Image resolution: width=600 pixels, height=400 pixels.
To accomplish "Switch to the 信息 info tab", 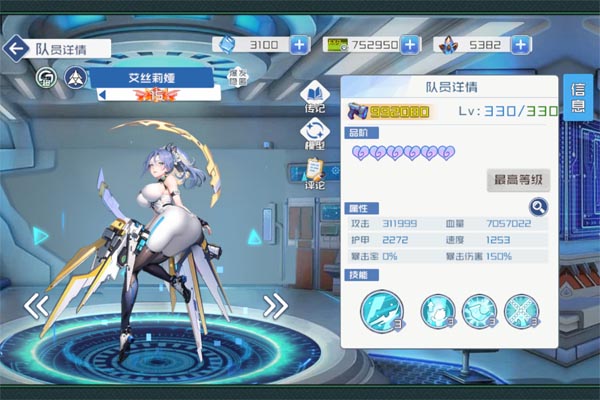I will pos(578,97).
